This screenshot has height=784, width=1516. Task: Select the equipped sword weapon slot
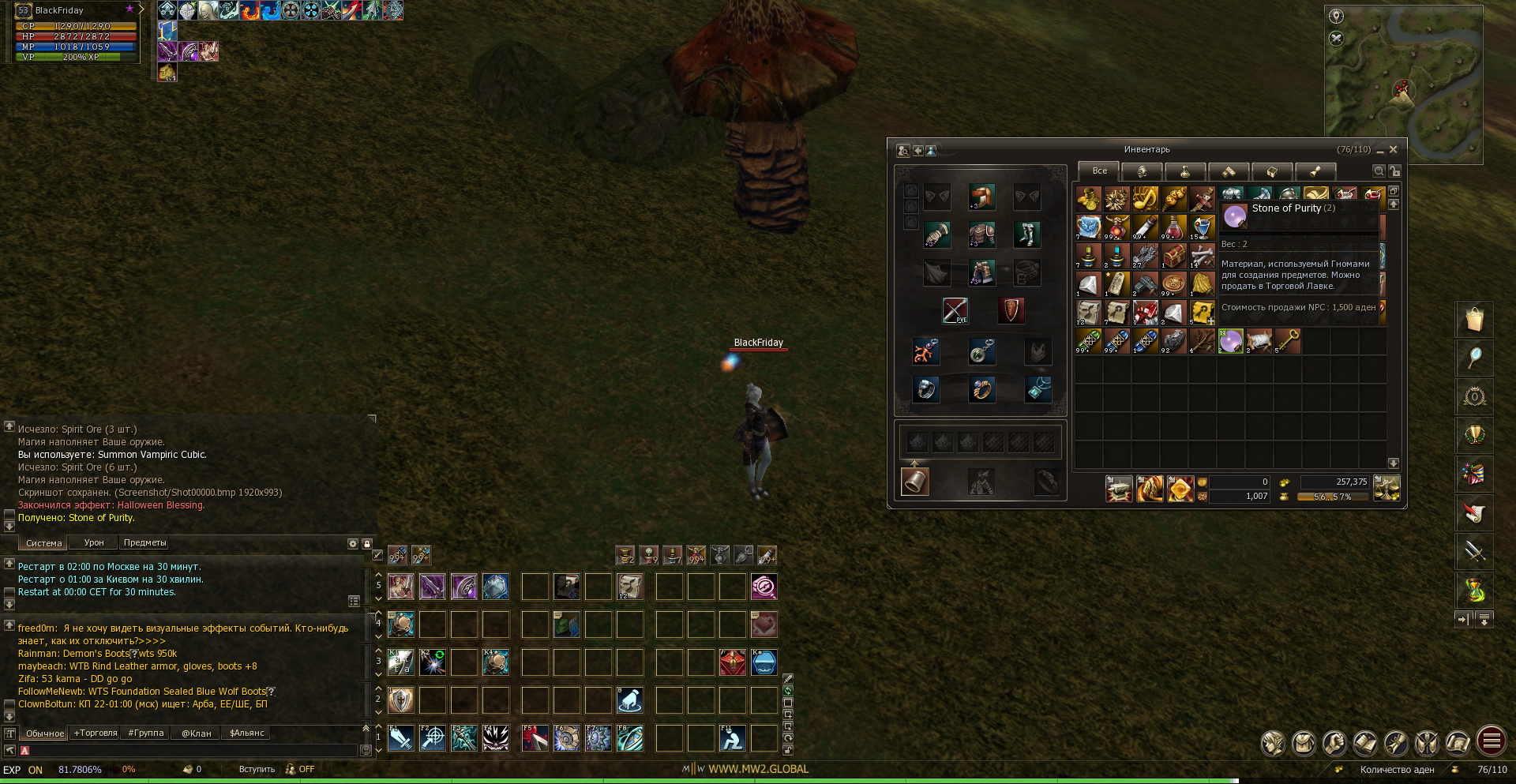[x=955, y=310]
